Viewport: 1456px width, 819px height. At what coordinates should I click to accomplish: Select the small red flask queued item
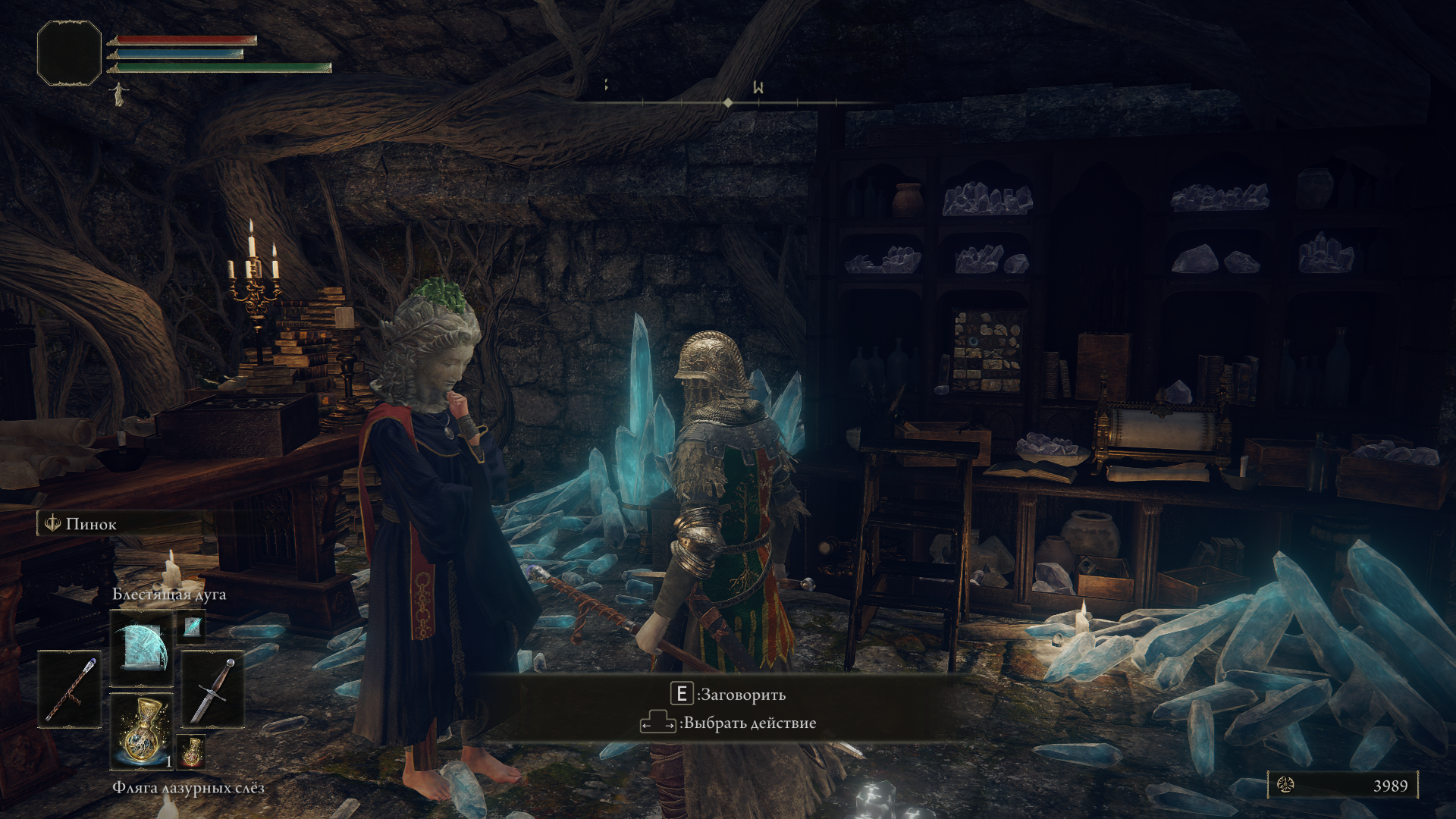click(x=192, y=752)
